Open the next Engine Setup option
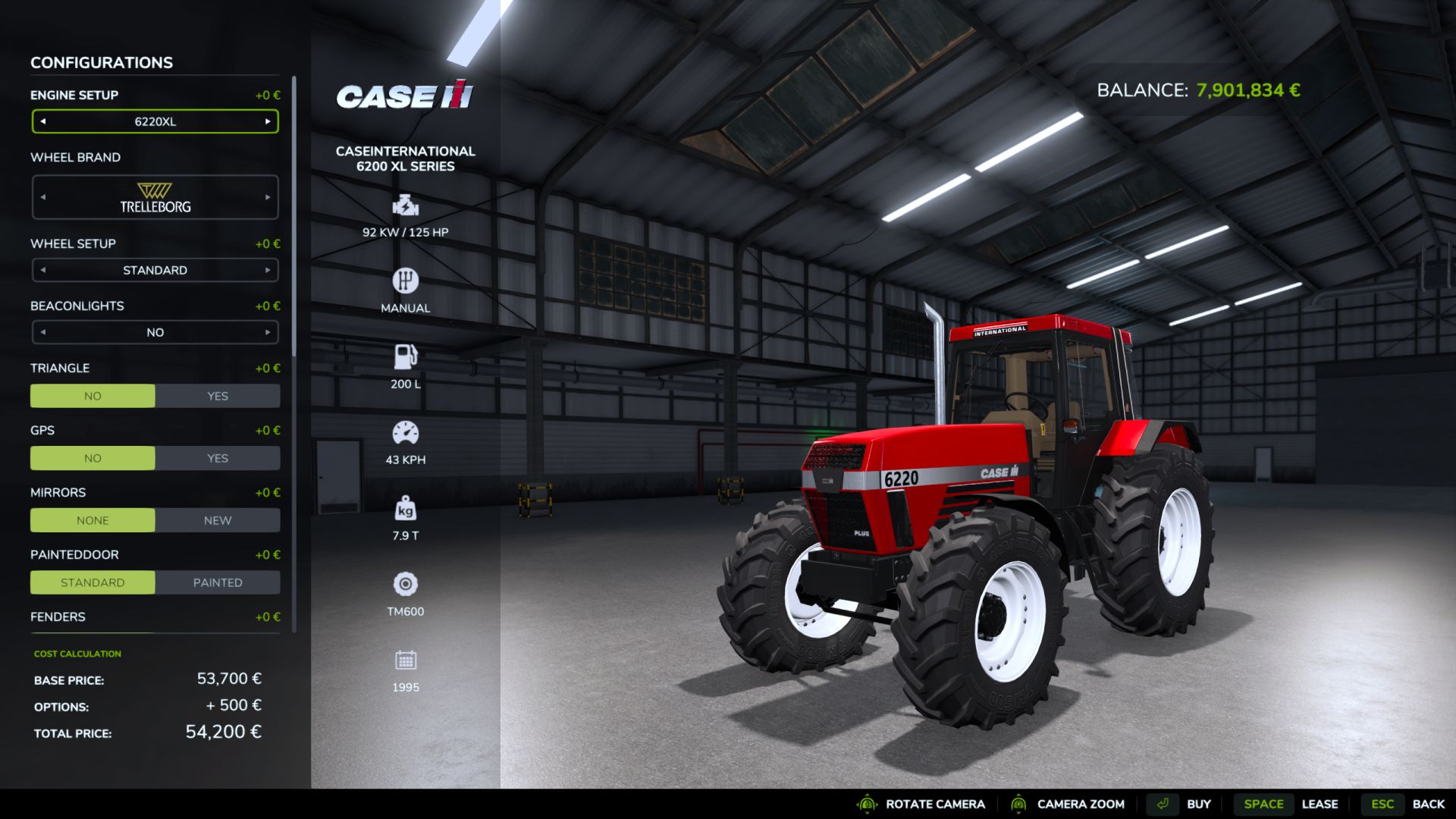 point(267,121)
